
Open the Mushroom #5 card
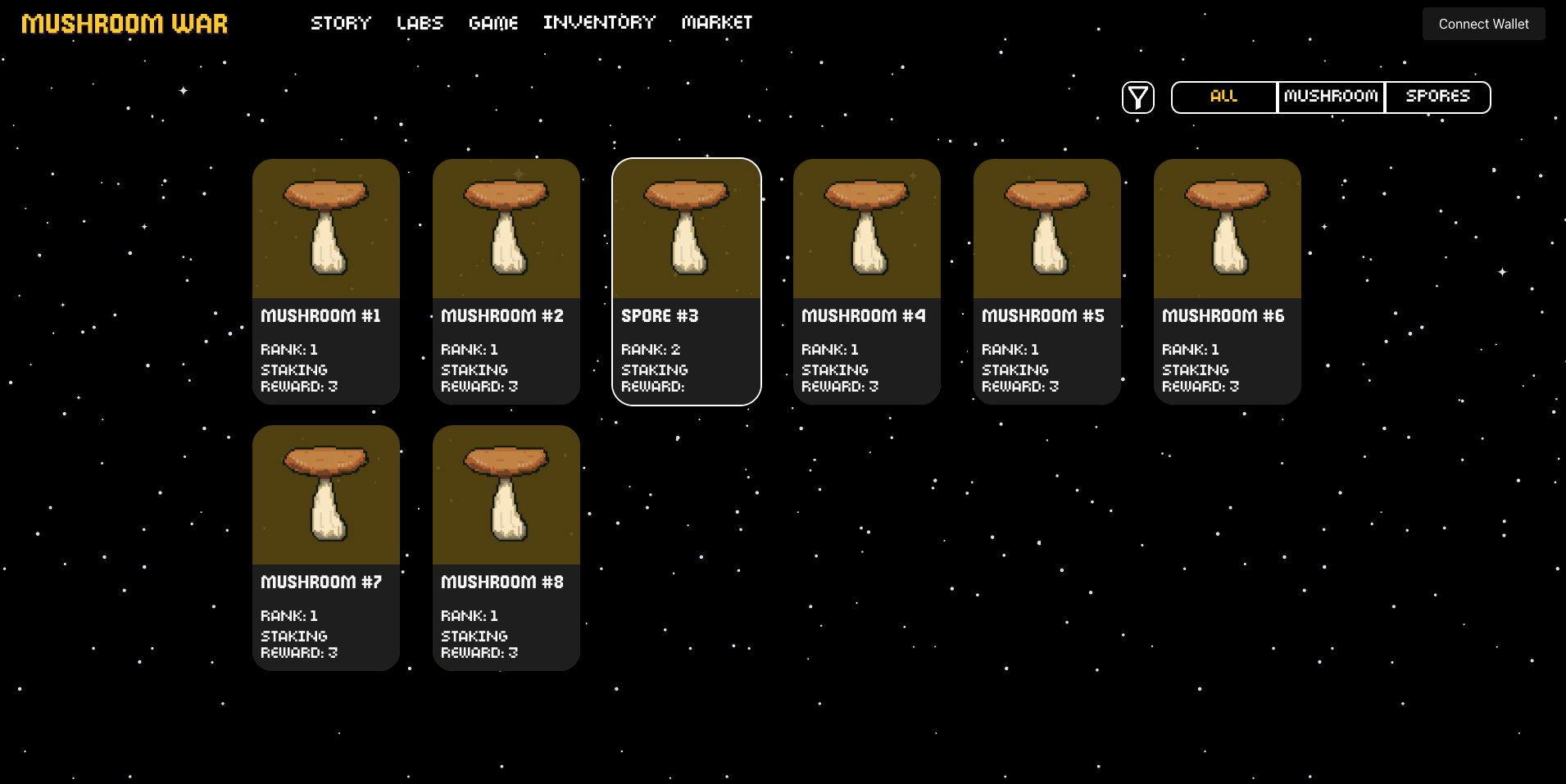[x=1047, y=281]
